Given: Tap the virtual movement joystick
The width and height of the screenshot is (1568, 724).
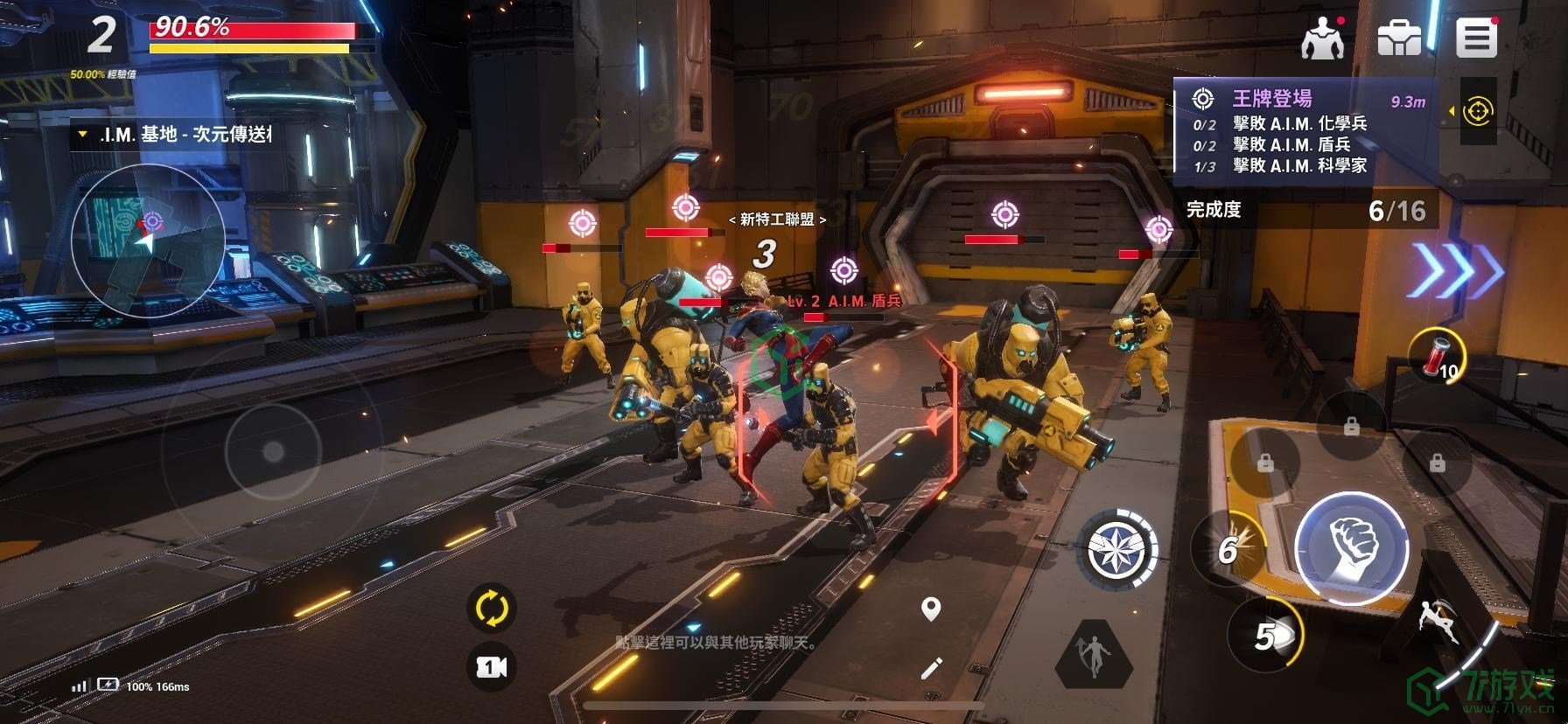Looking at the screenshot, I should click(273, 451).
